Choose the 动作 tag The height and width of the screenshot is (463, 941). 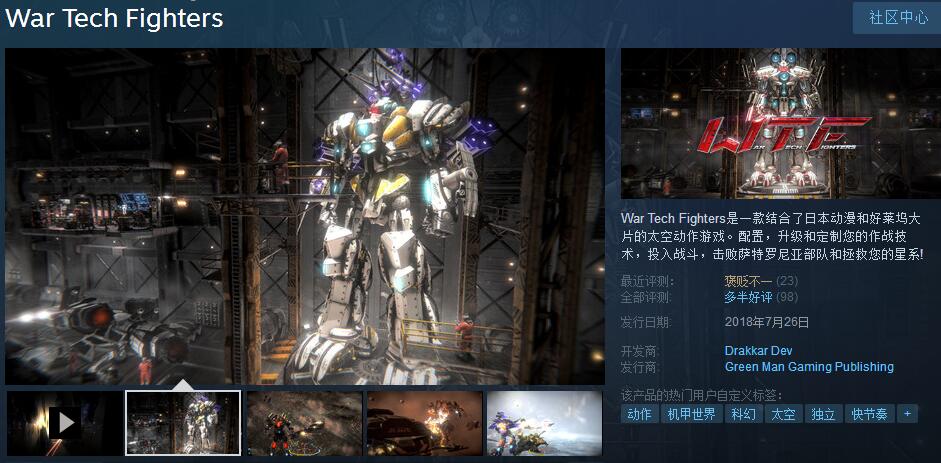click(639, 414)
